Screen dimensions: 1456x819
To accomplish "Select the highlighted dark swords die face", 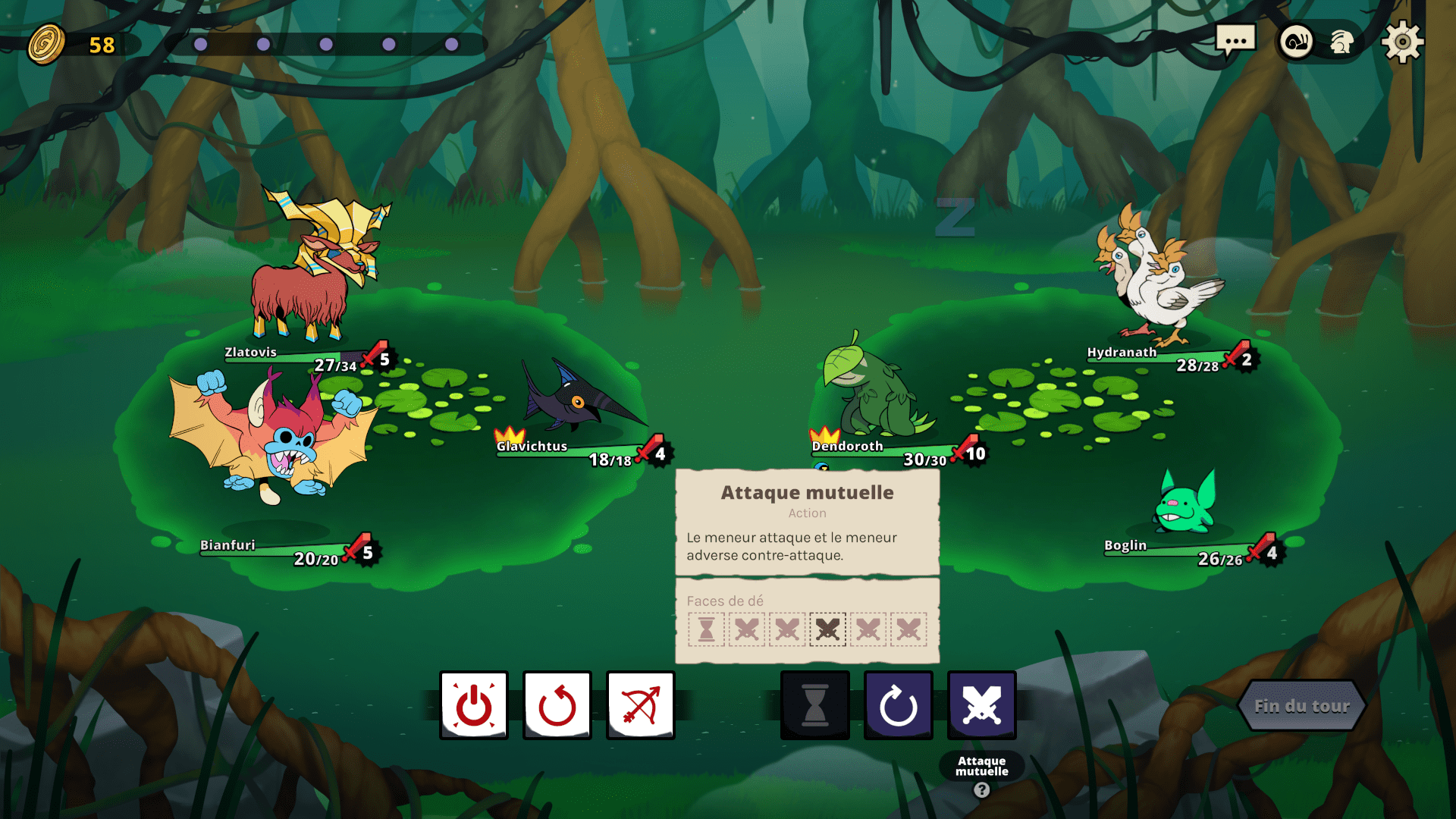I will tap(827, 629).
